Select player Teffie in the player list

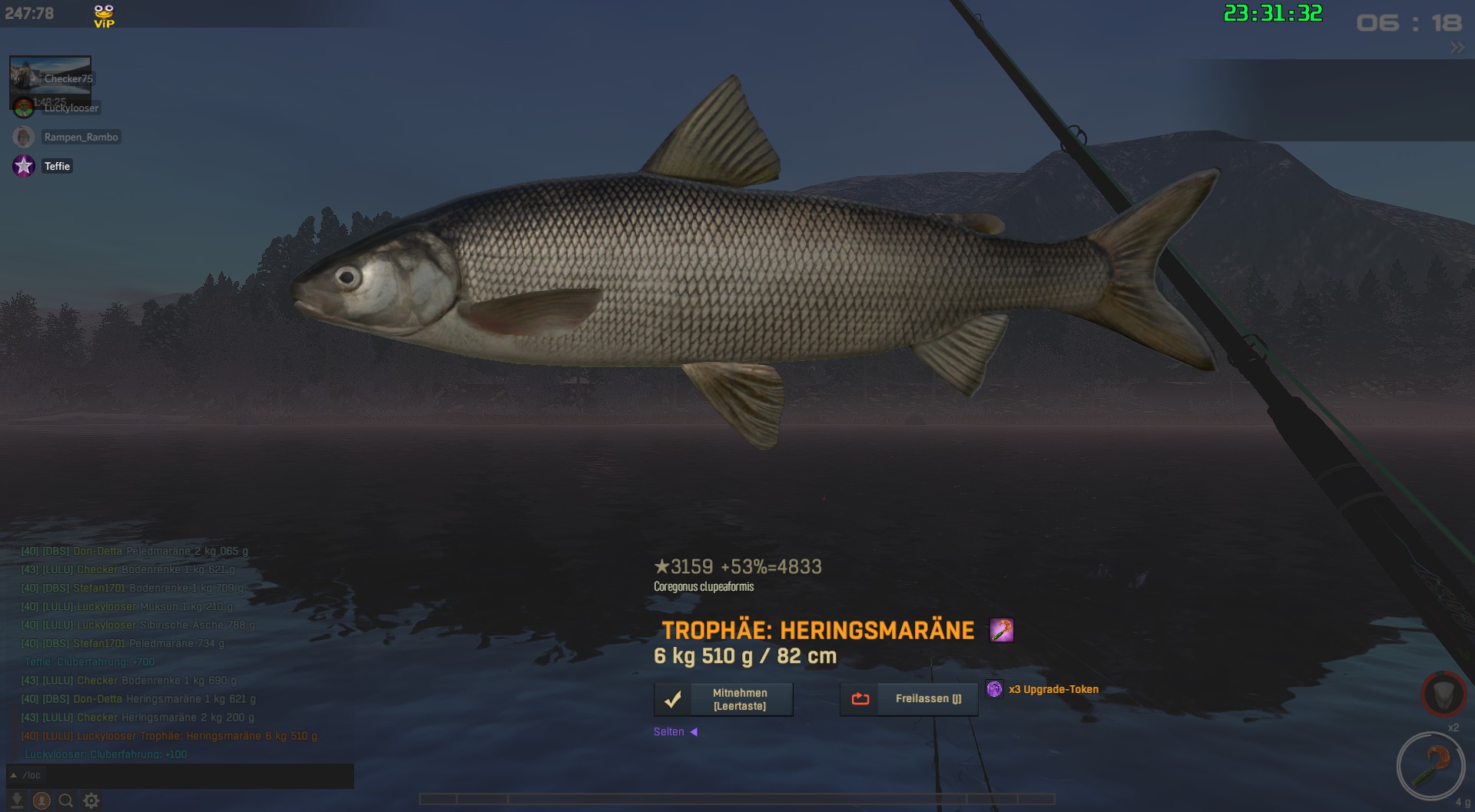pos(57,166)
